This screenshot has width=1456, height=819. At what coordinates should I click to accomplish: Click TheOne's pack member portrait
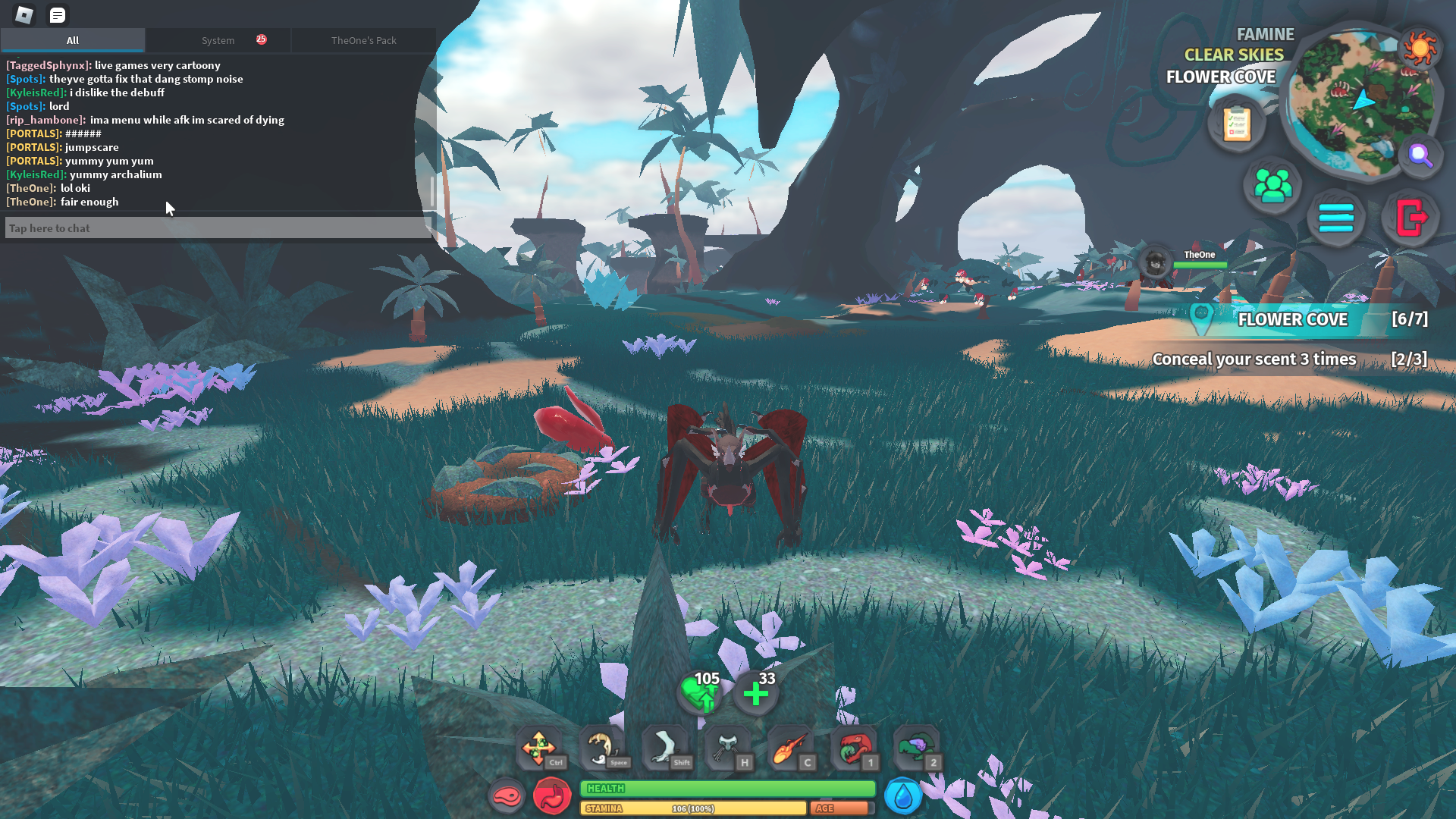[x=1156, y=263]
